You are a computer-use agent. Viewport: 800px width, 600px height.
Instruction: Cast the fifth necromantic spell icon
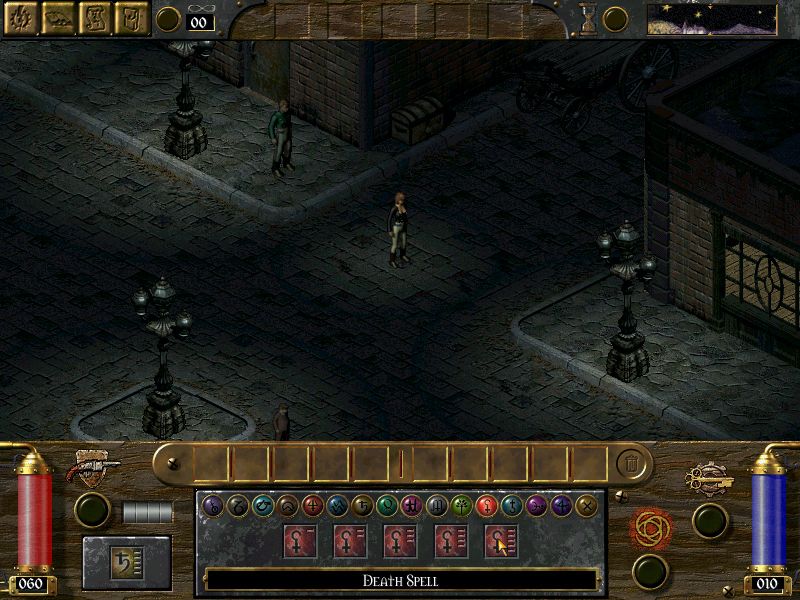click(500, 541)
